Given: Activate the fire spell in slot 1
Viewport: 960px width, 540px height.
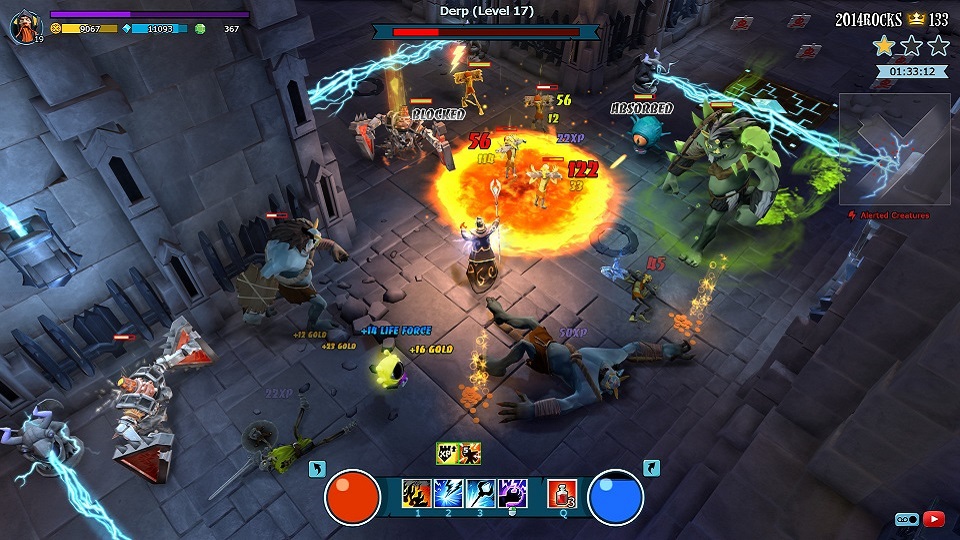Looking at the screenshot, I should pos(416,493).
